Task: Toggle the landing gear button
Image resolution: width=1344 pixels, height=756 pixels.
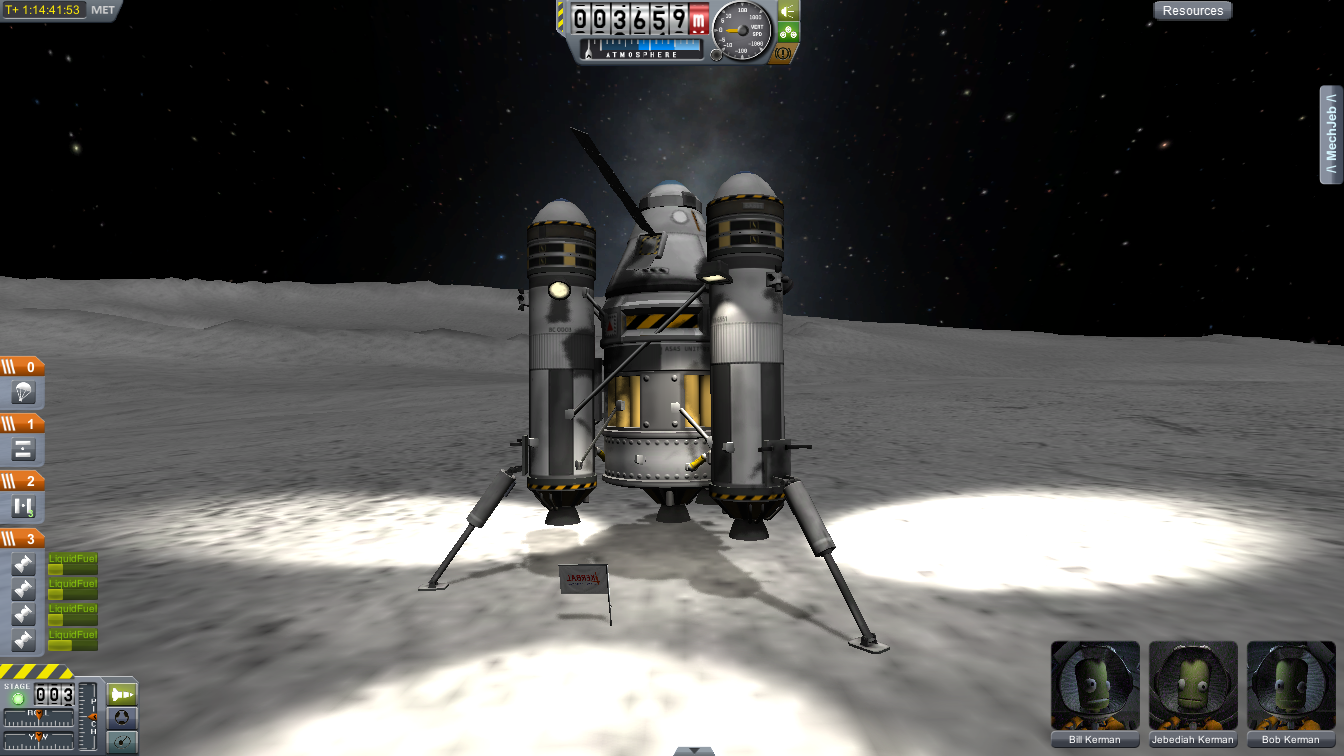Action: (788, 32)
